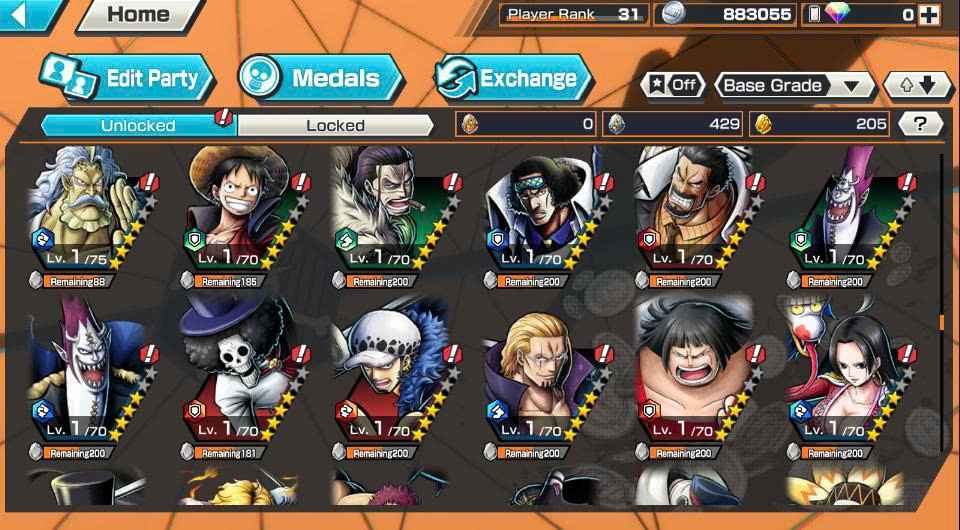The image size is (960, 530).
Task: Toggle the star favorites filter Off
Action: 672,85
